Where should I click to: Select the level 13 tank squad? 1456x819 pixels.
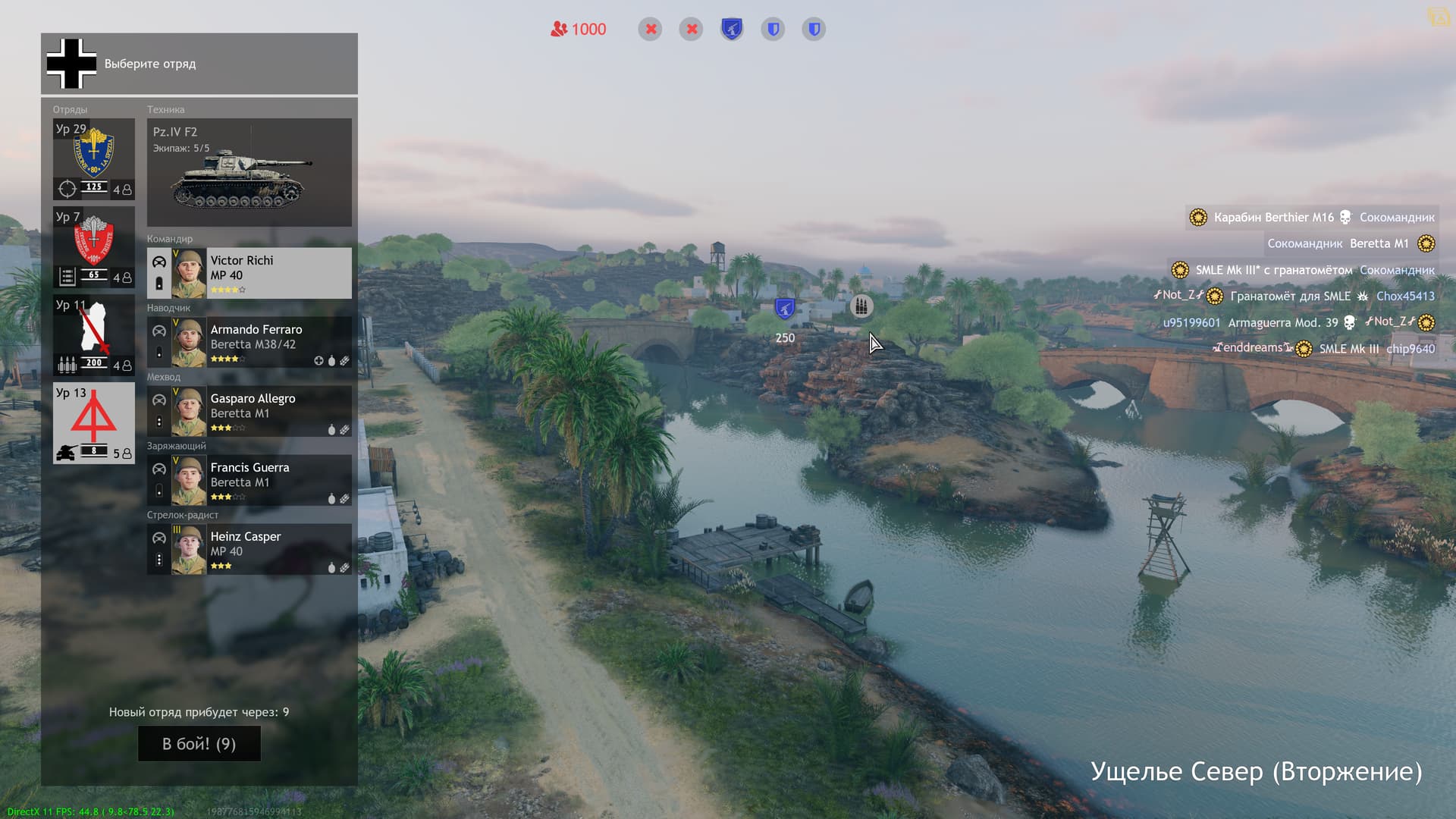[94, 423]
